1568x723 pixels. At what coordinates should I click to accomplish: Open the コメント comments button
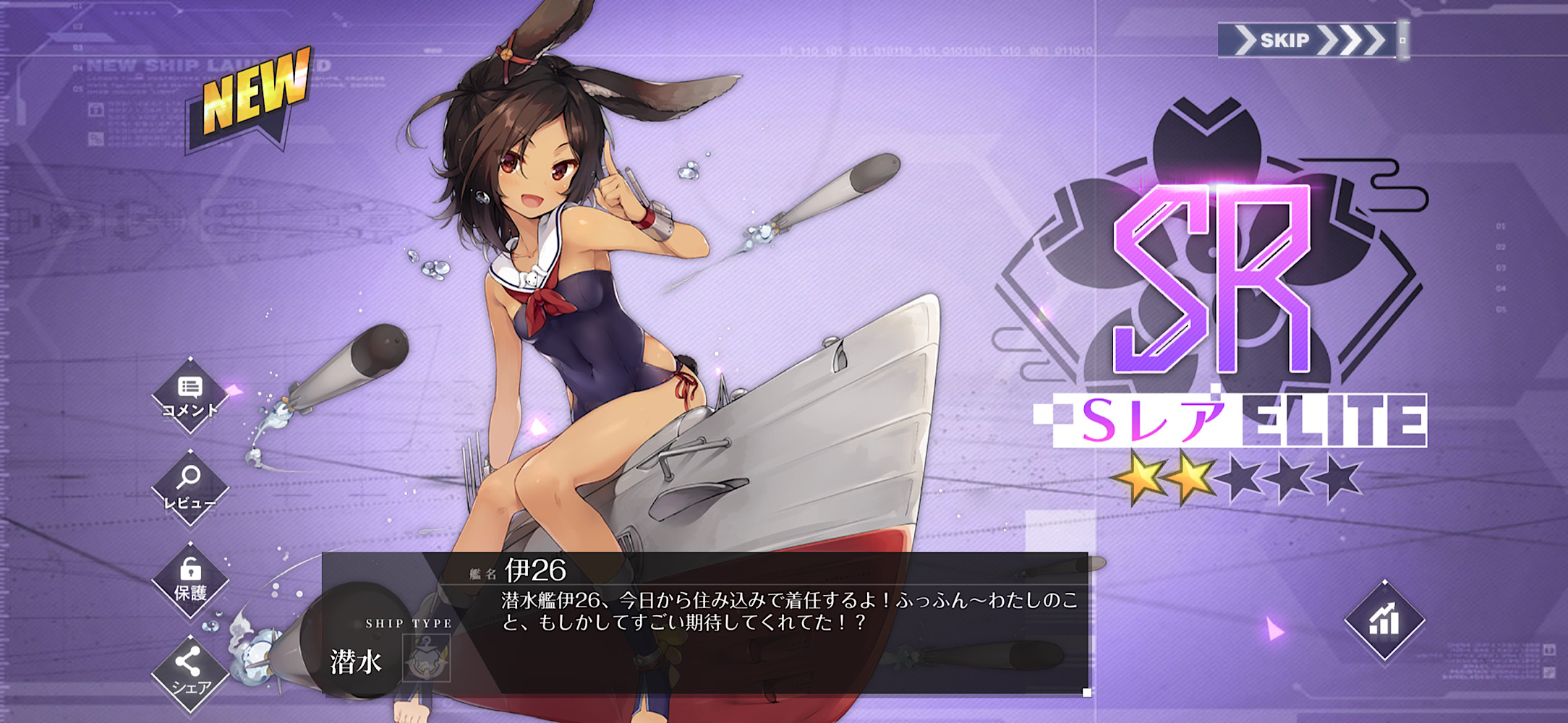pos(189,395)
